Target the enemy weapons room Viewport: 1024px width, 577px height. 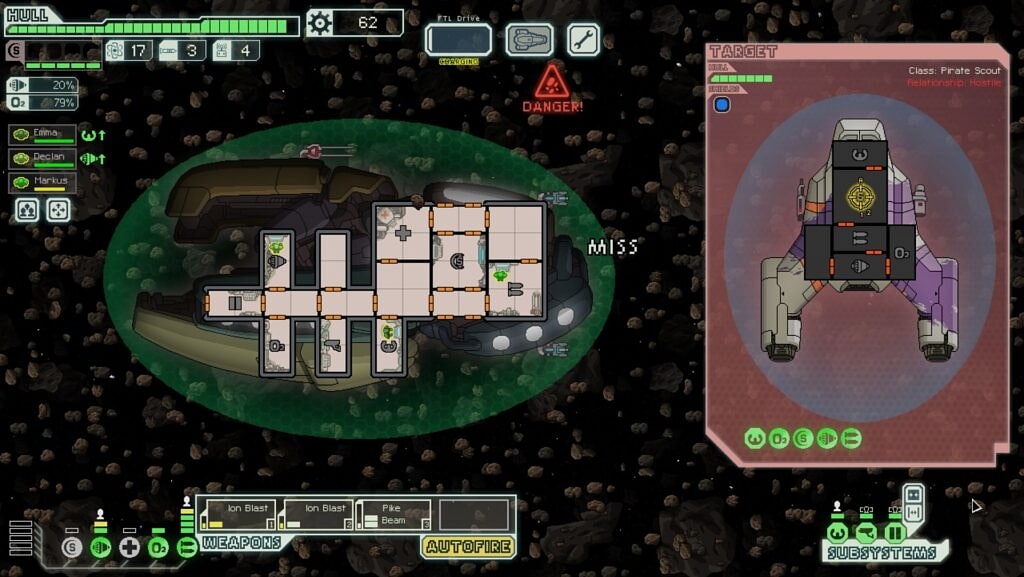[x=858, y=238]
